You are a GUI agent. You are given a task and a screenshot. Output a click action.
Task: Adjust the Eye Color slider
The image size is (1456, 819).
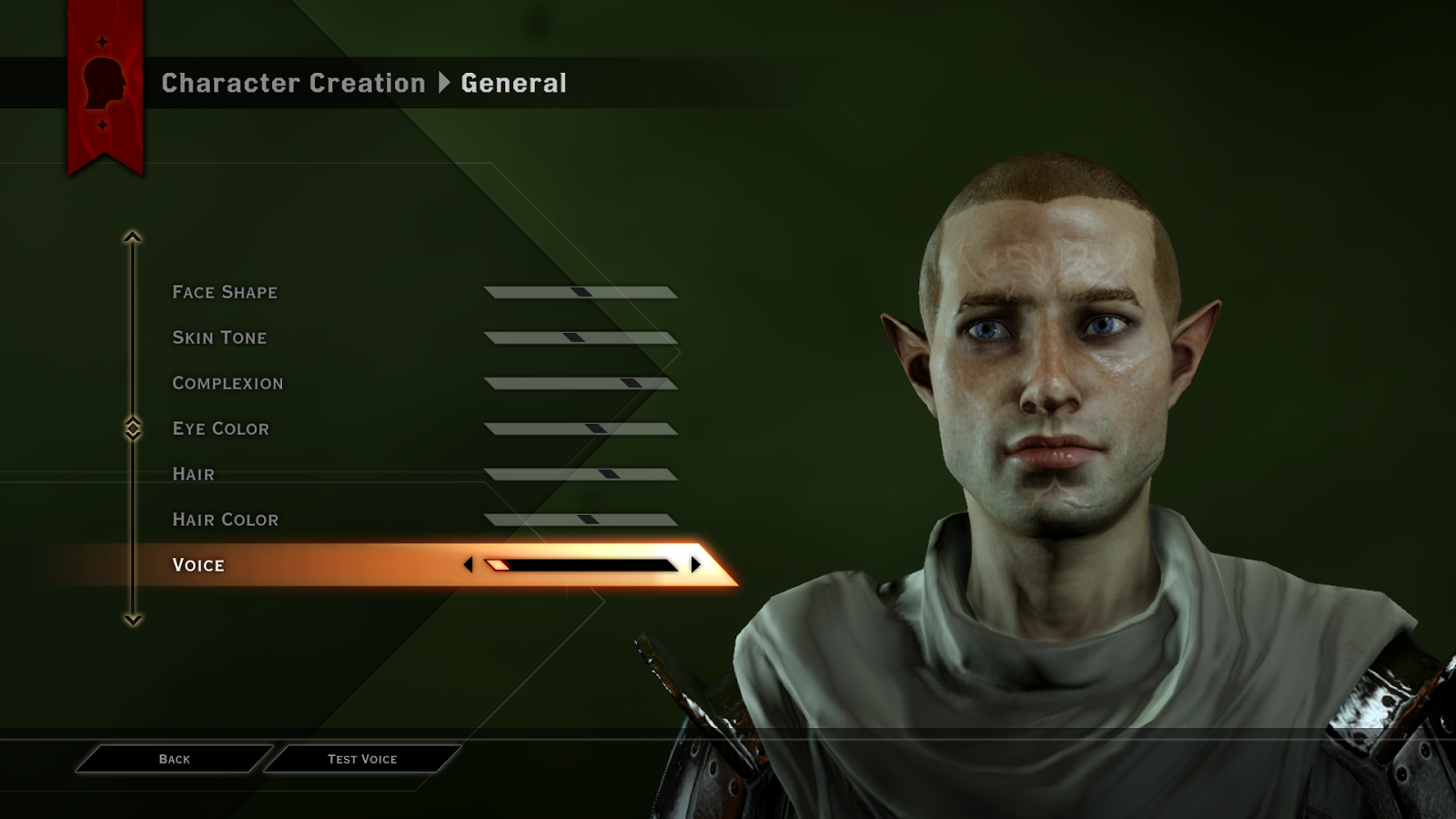pos(580,428)
